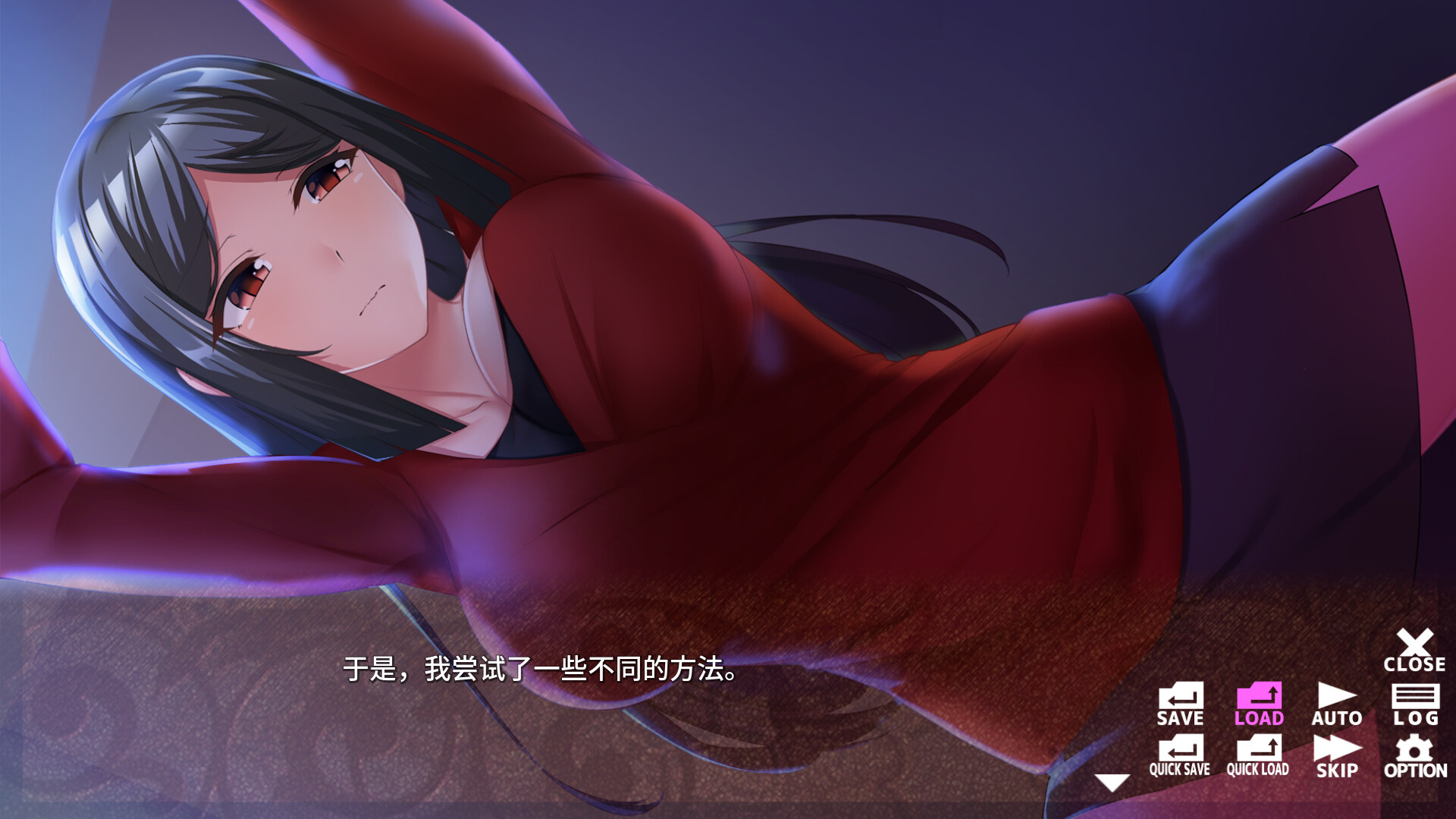Activate the SKIP fast-forward icon
This screenshot has width=1456, height=819.
click(x=1338, y=755)
